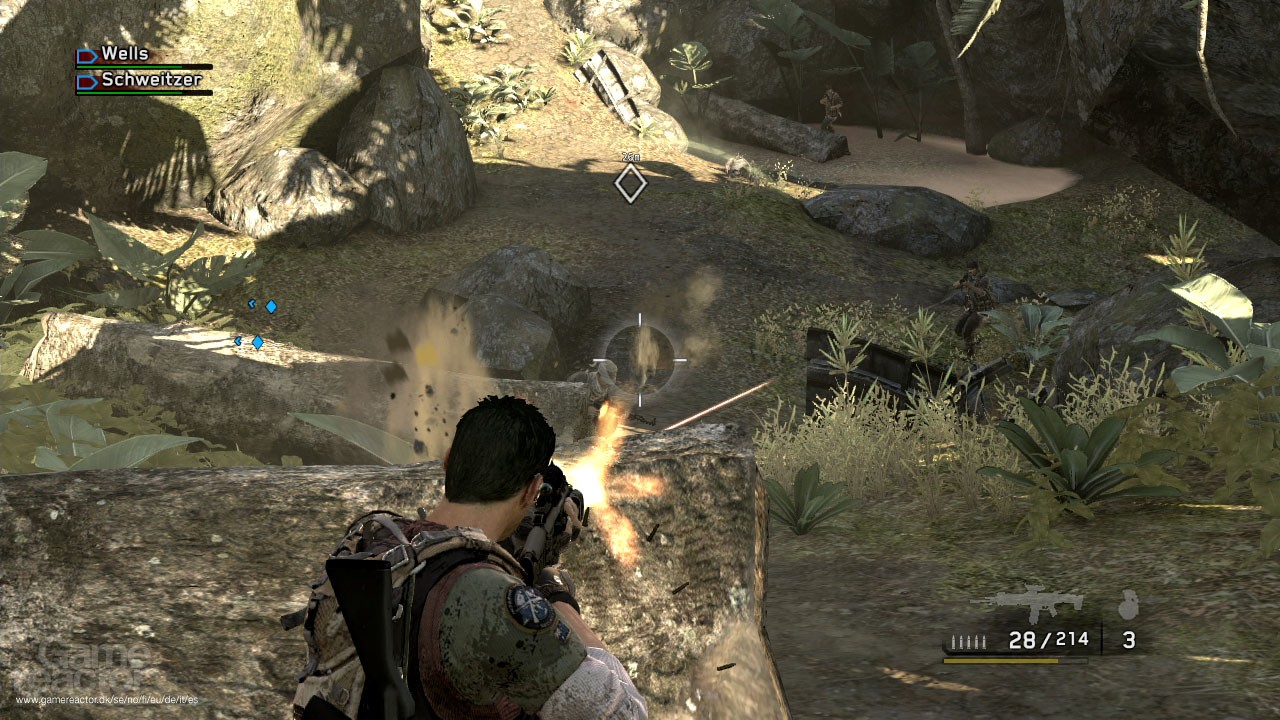
Task: Click the blue arrow icon beside Wells
Action: tap(87, 56)
